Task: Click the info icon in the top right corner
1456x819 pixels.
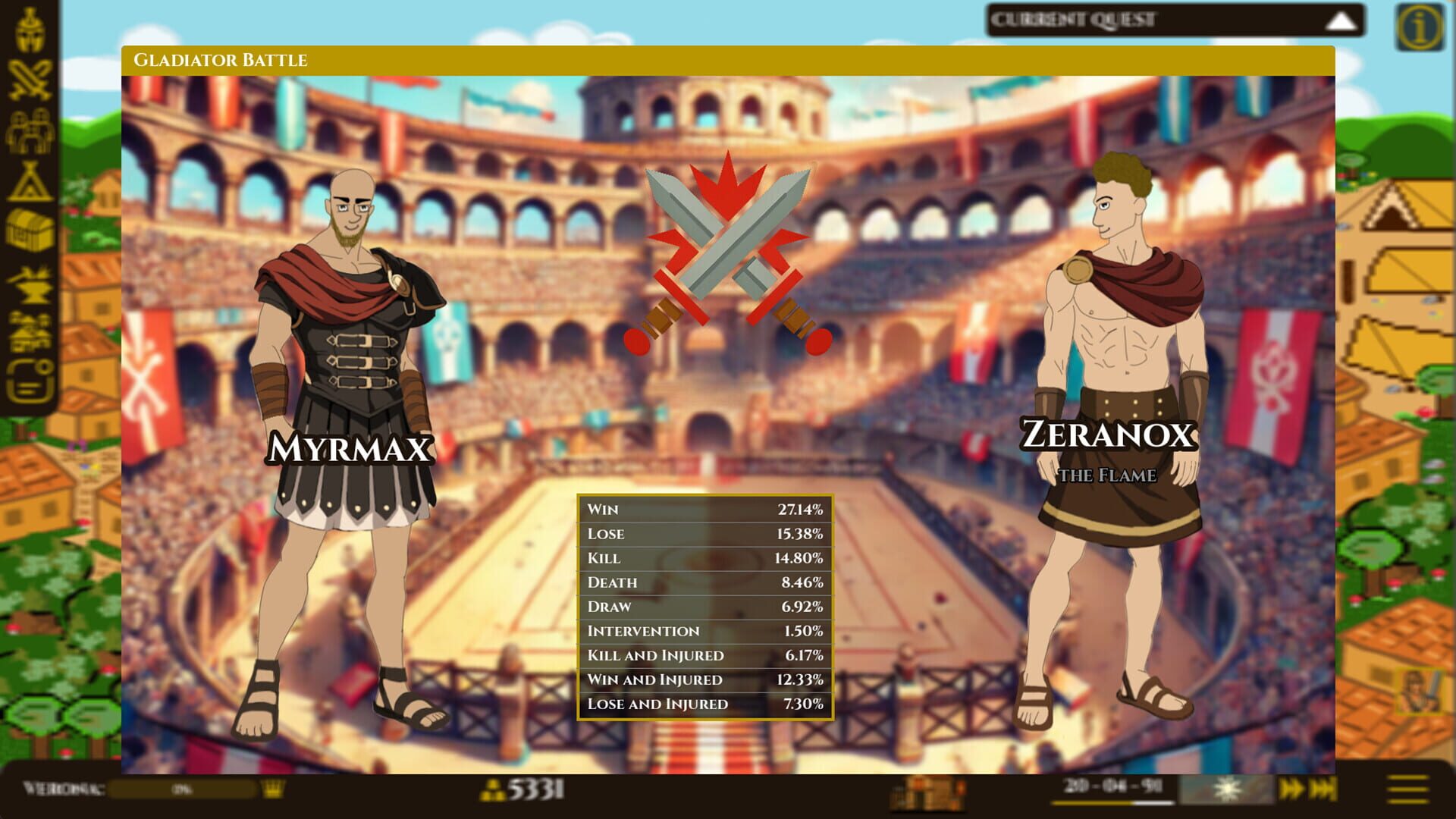Action: click(x=1420, y=25)
